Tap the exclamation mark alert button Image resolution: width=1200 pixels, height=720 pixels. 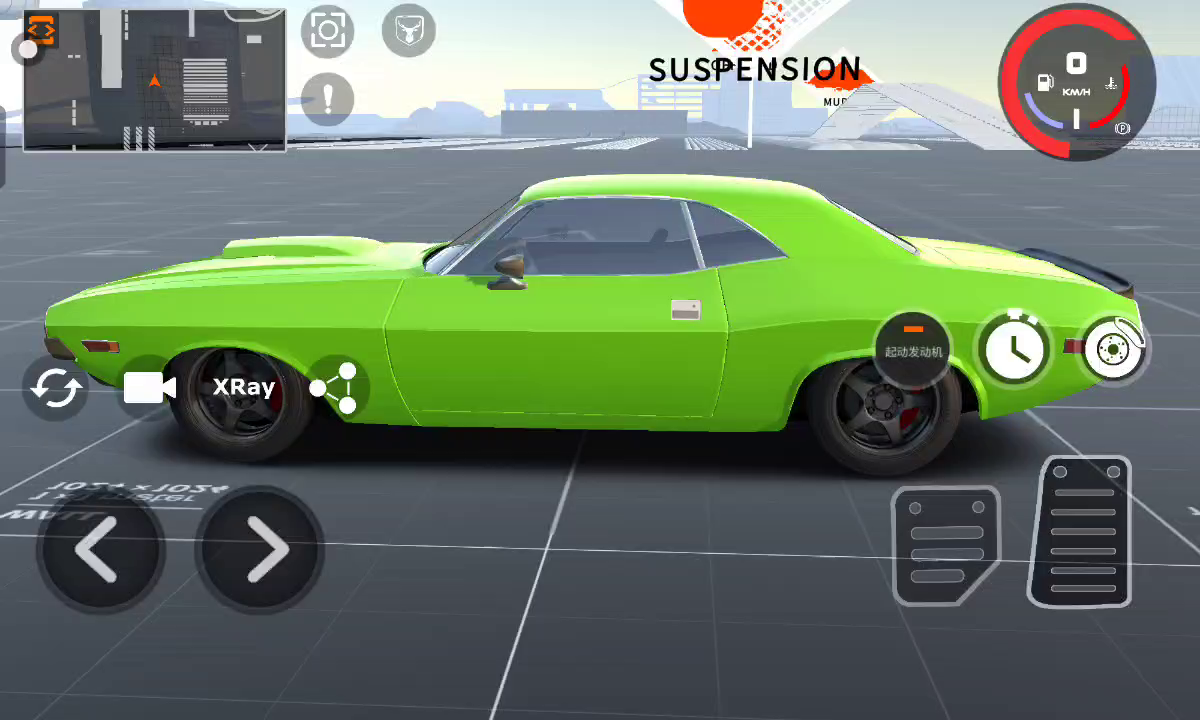click(327, 99)
